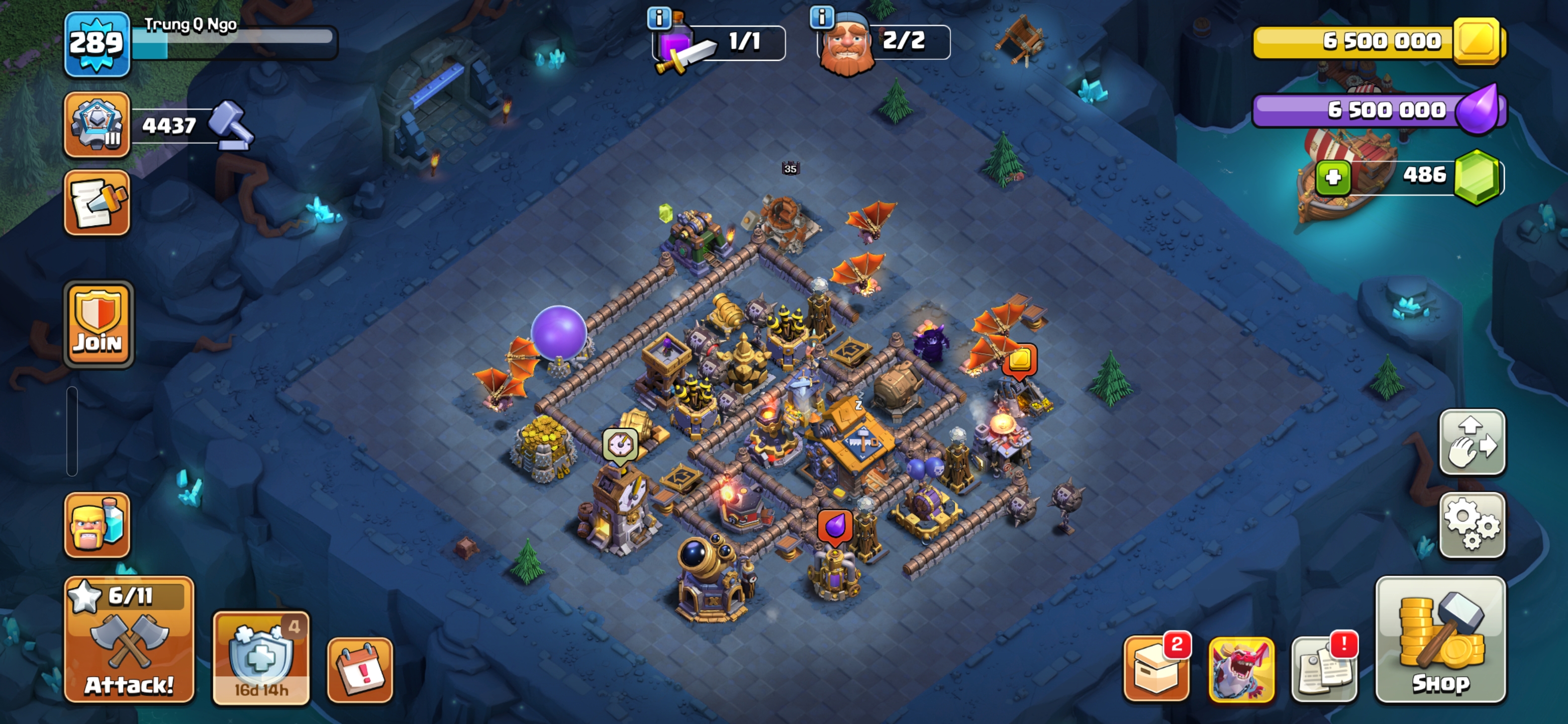Screen dimensions: 1568x724
Task: Open the gear settings menu
Action: [1472, 524]
